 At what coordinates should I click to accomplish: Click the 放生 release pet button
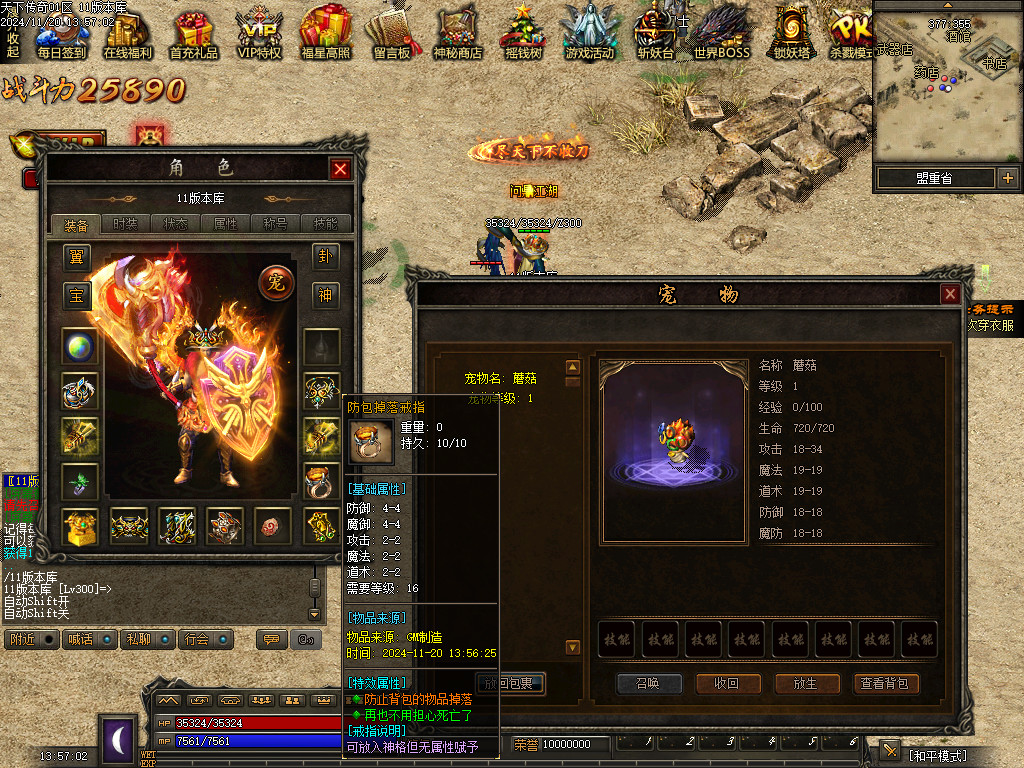coord(806,683)
